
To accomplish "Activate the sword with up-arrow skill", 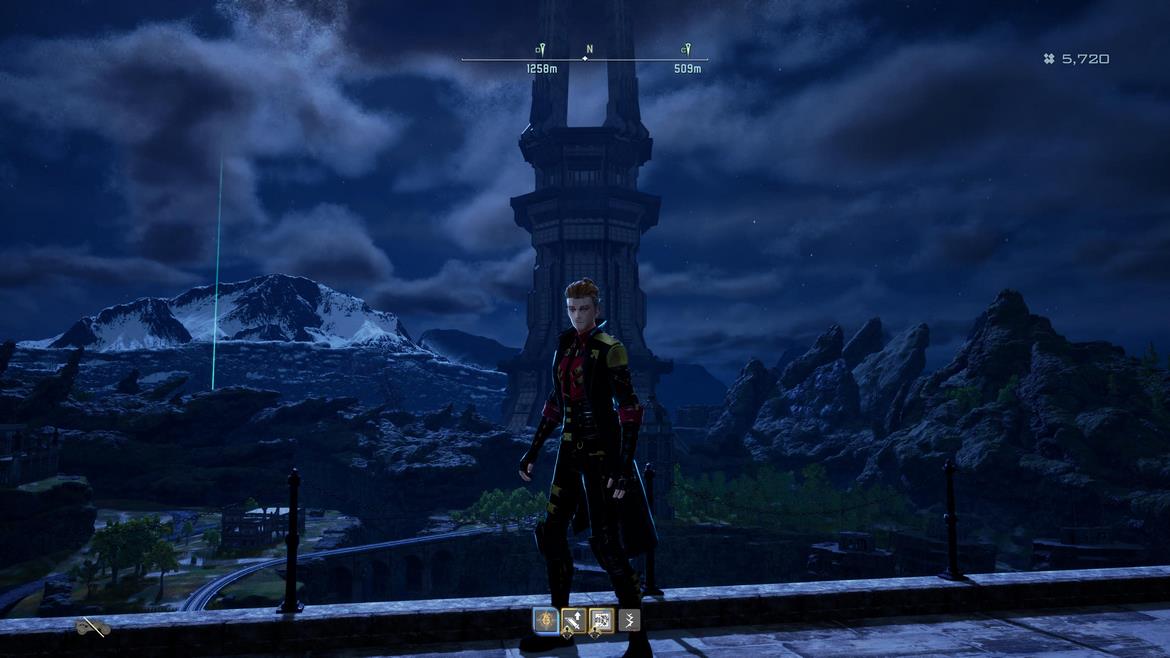I will point(573,621).
